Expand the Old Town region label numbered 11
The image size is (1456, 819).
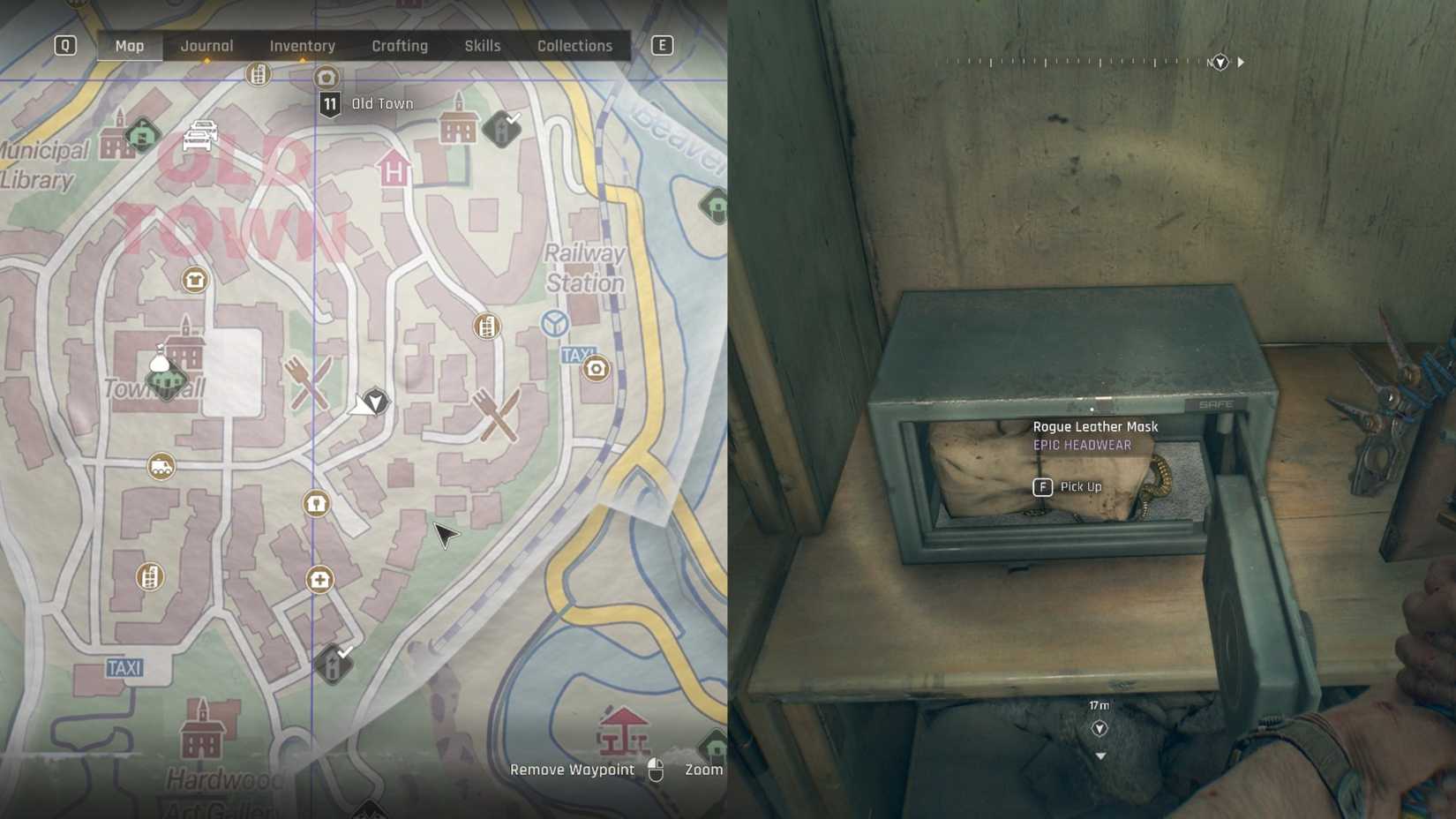[x=330, y=103]
